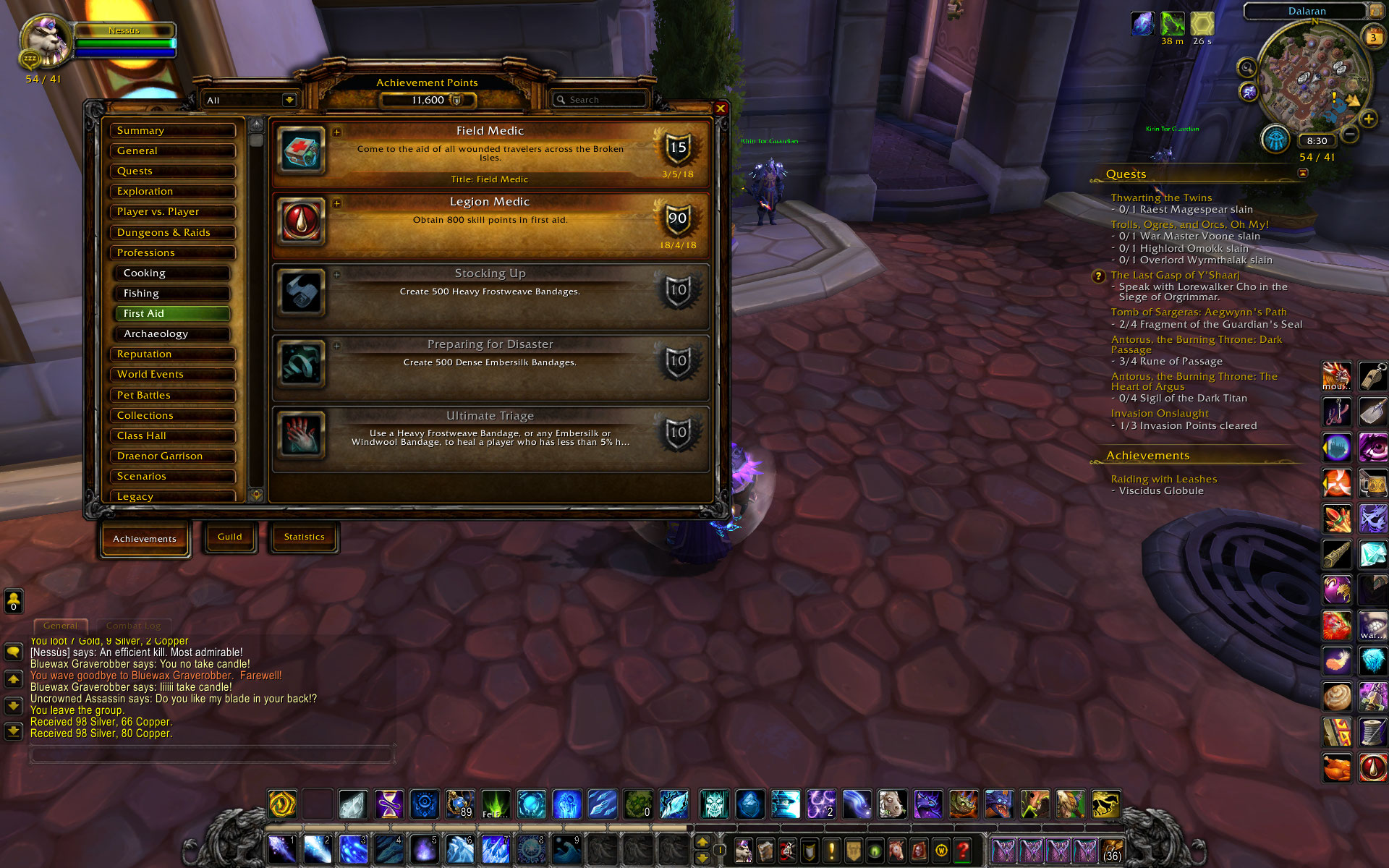Select the Raiding with Leashes tracked achievement

[1163, 479]
